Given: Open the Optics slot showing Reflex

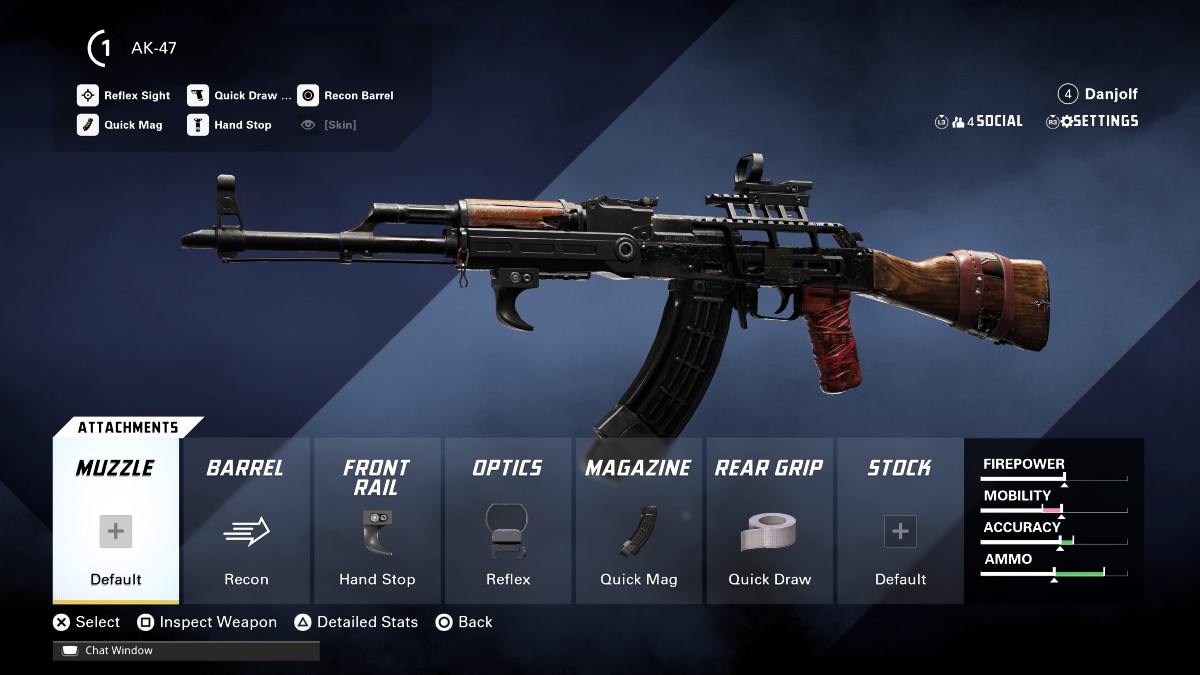Looking at the screenshot, I should pos(508,521).
